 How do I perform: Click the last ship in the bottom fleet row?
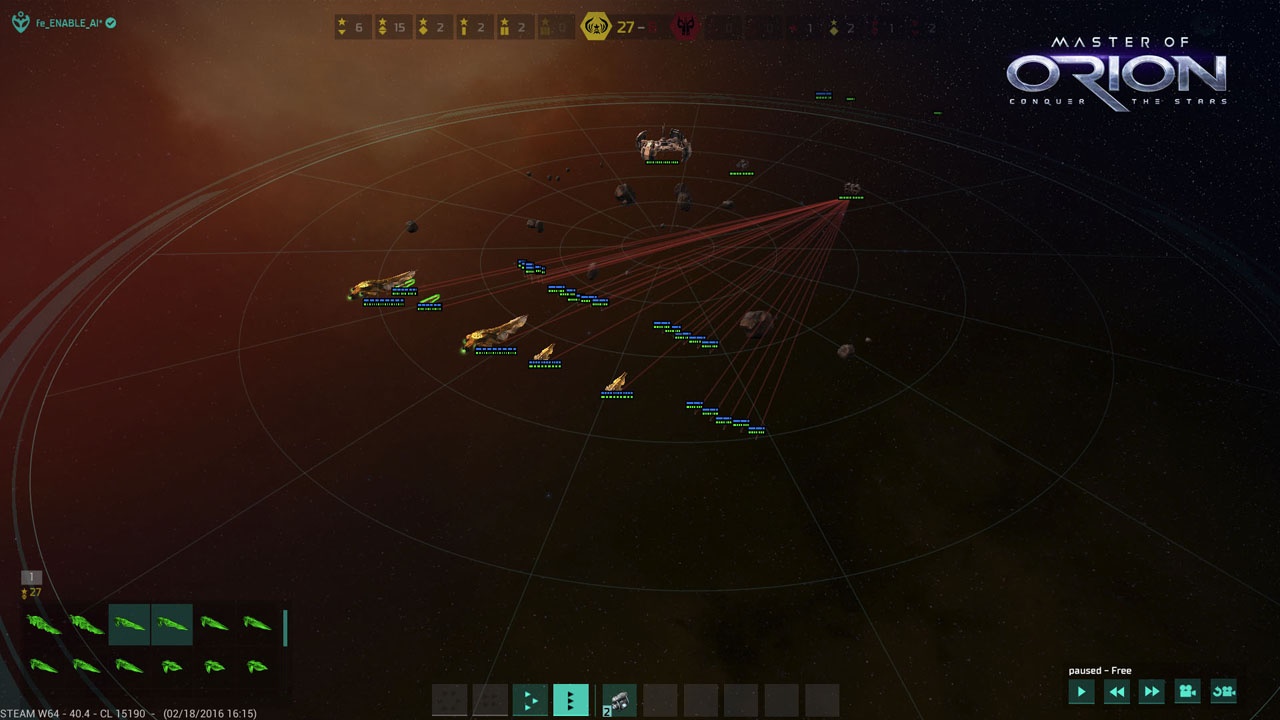click(257, 666)
